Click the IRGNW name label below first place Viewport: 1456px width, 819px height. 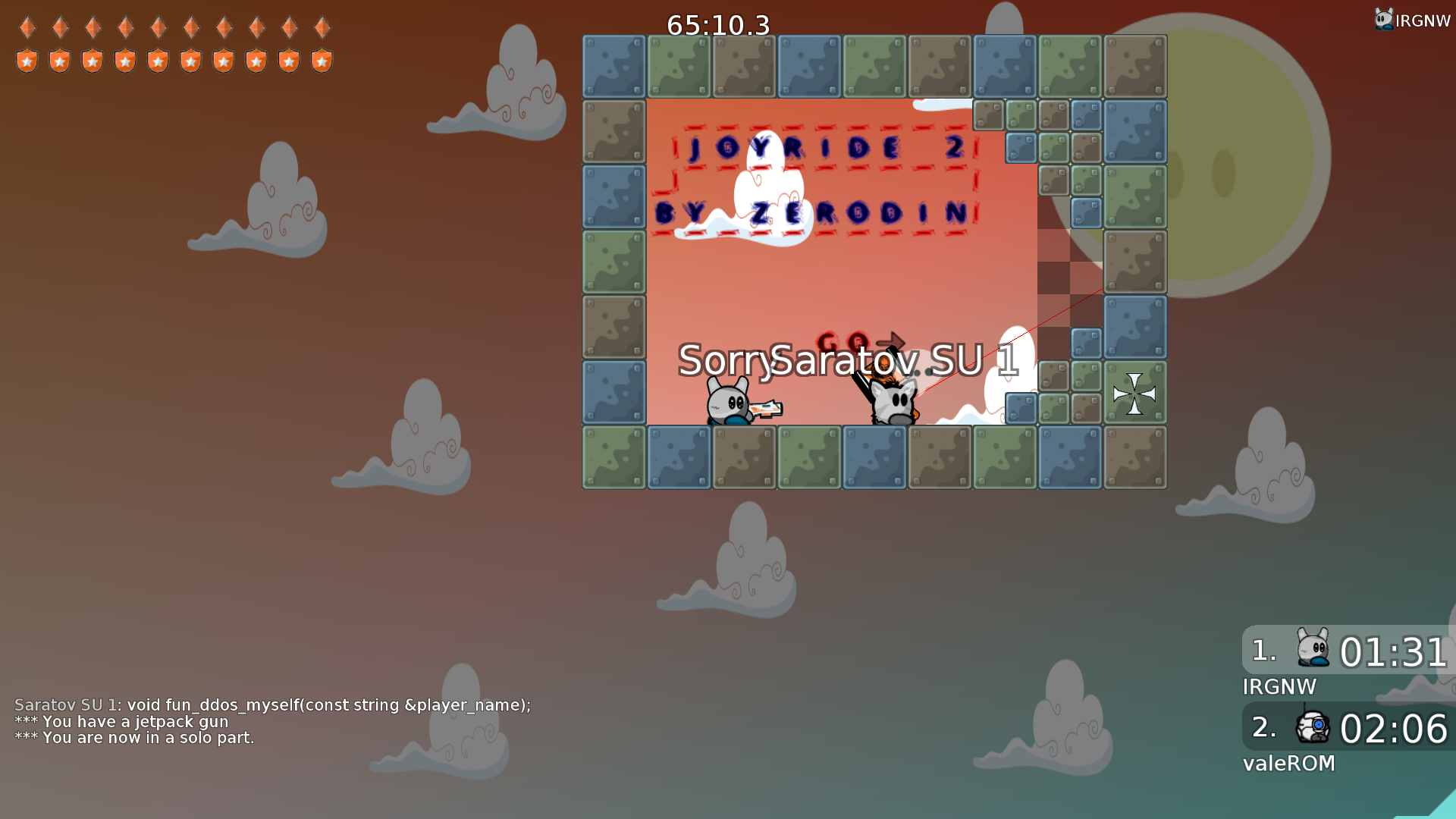click(1279, 687)
